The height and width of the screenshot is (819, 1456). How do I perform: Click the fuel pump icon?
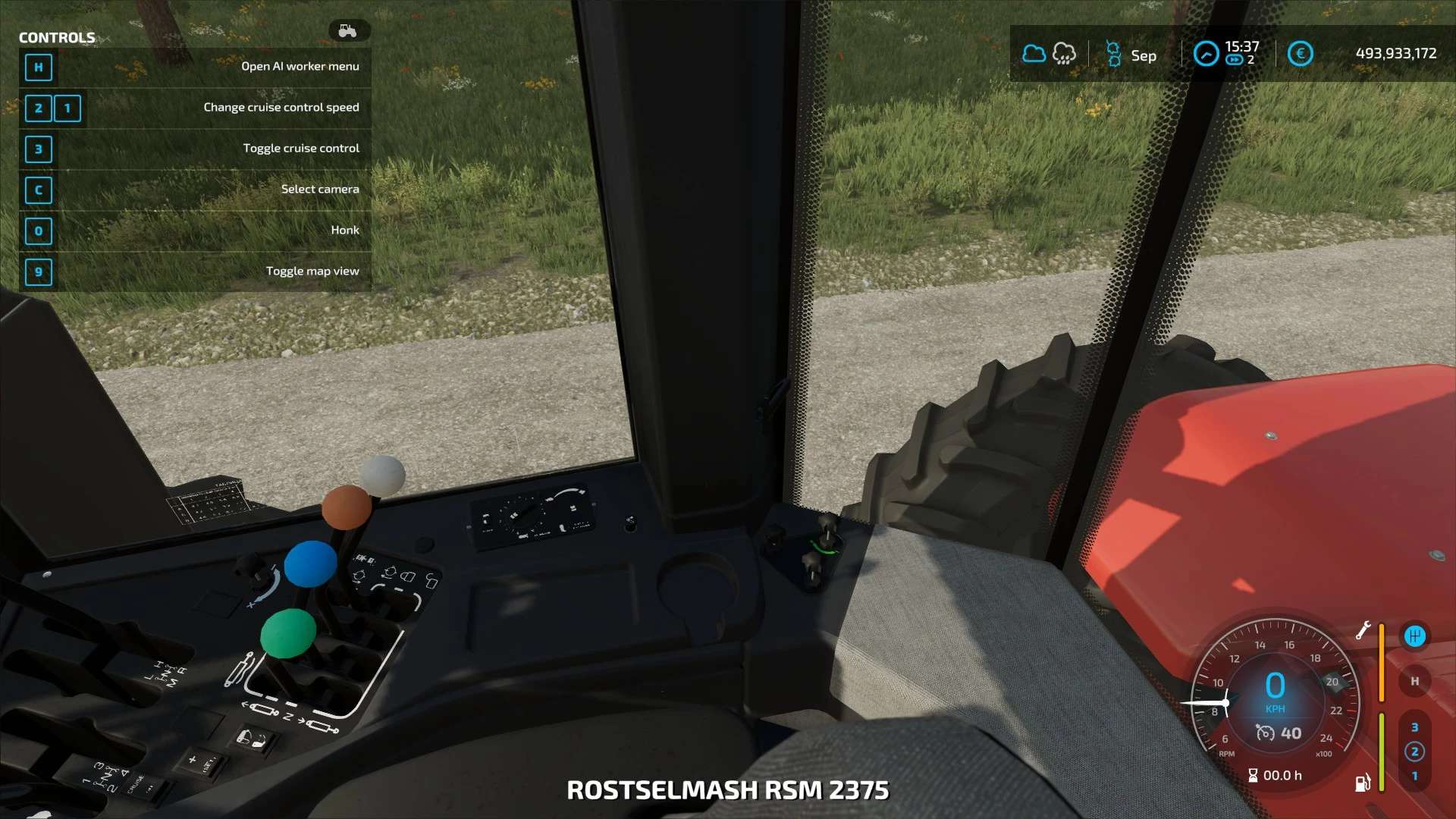pos(1363,783)
